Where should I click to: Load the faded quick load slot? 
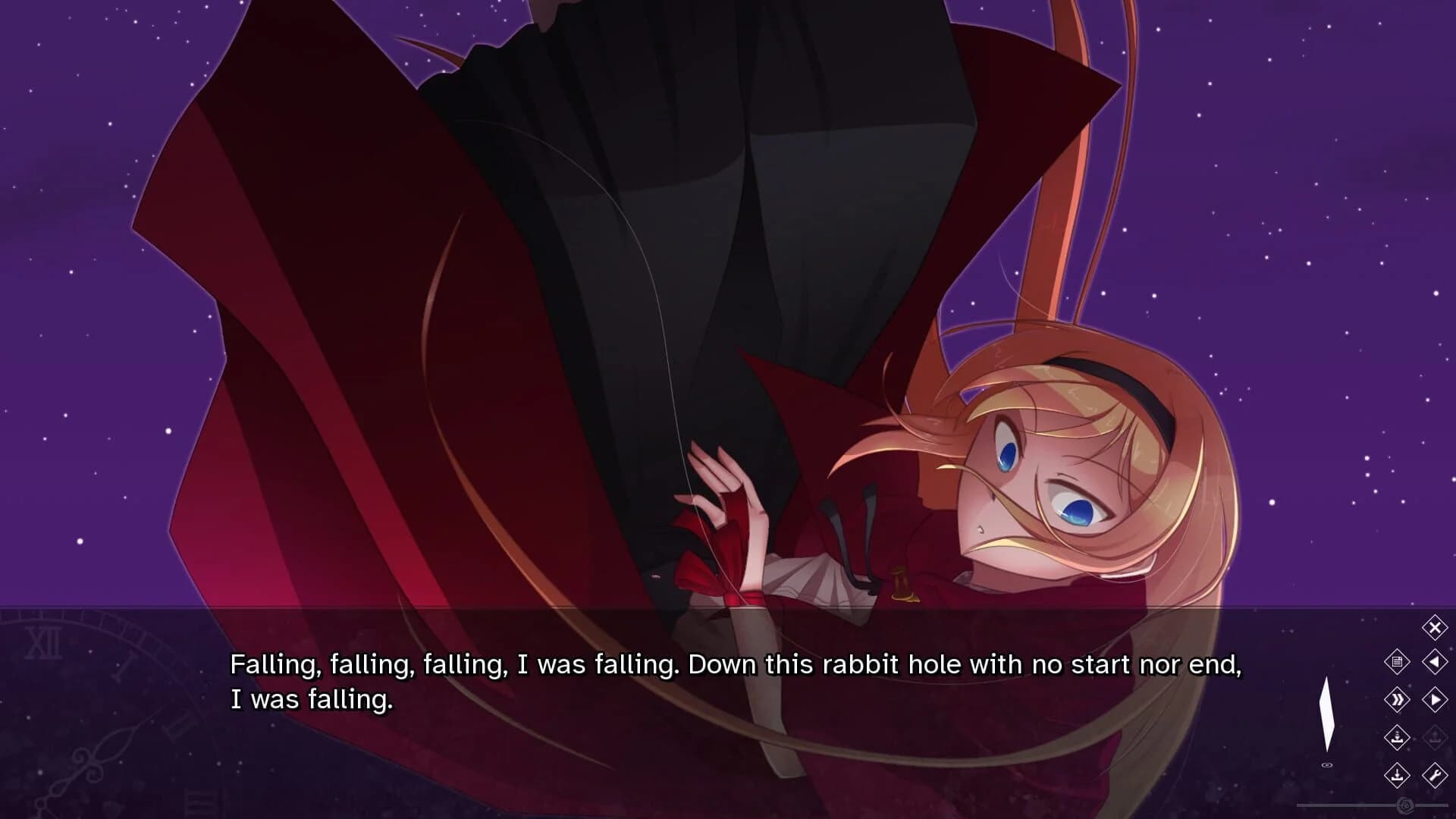coord(1436,738)
